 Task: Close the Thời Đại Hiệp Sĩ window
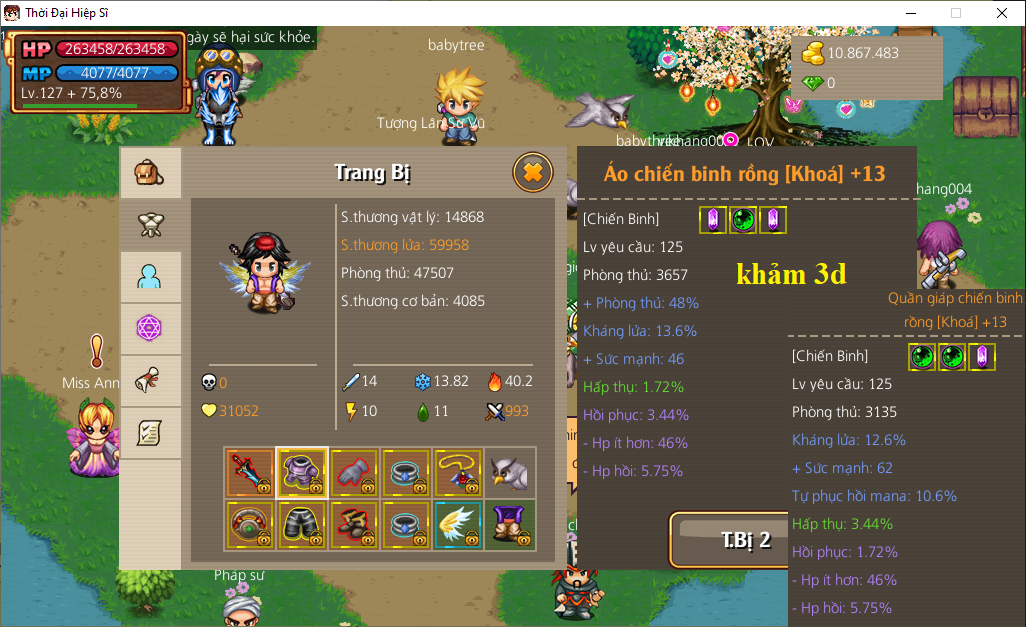point(1001,13)
